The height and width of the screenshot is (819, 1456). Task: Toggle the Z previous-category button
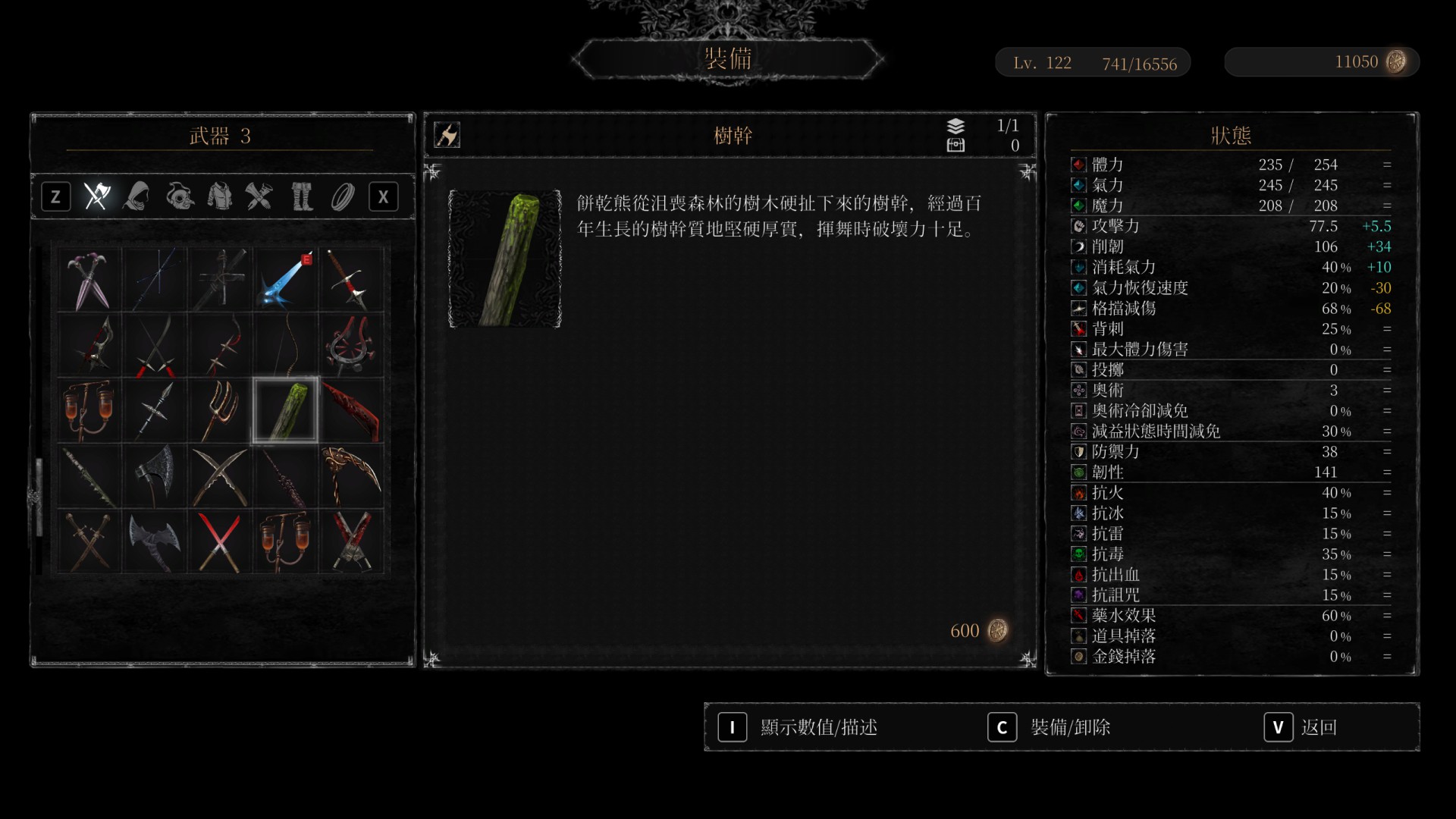[x=55, y=196]
